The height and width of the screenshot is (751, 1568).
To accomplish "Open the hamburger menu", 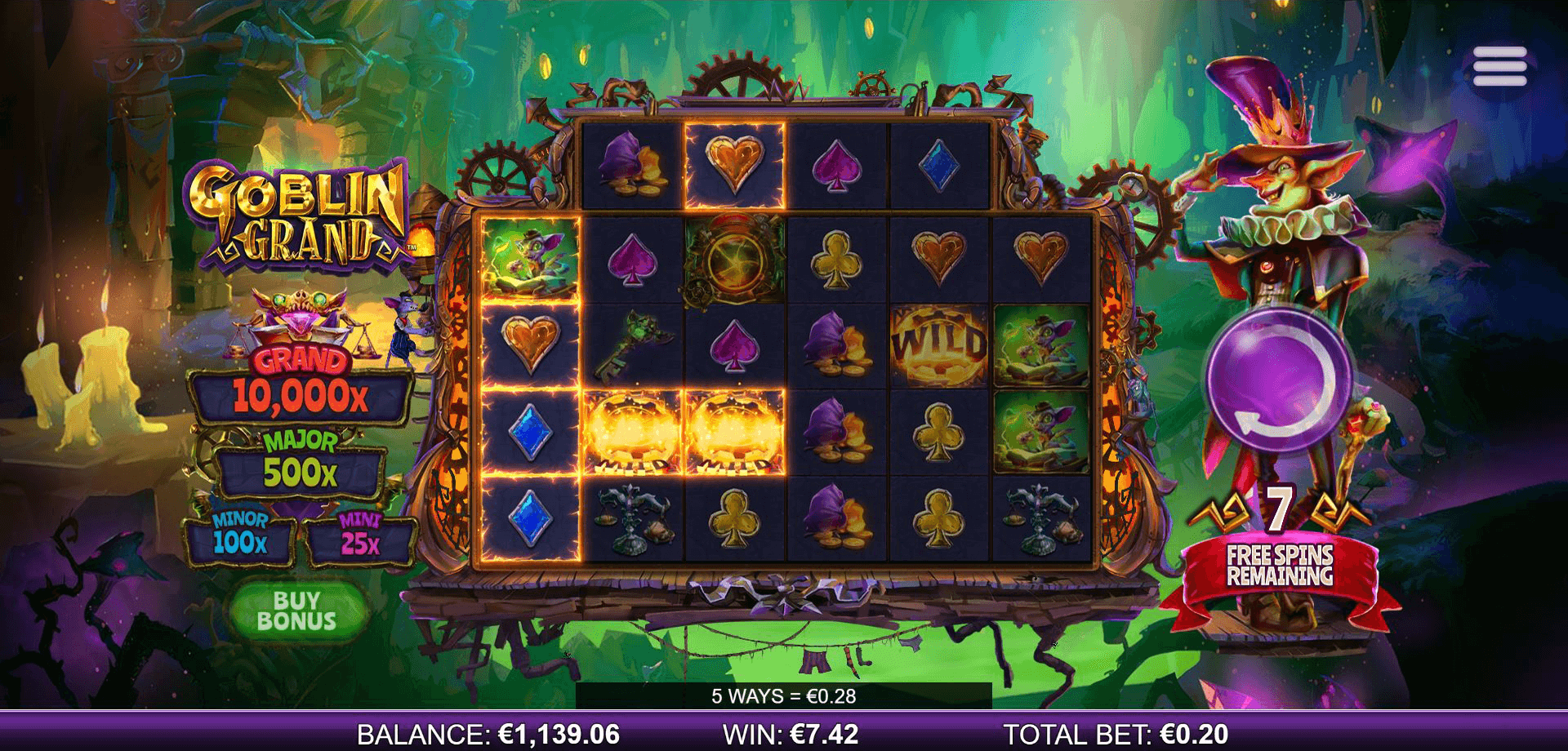I will tap(1499, 66).
